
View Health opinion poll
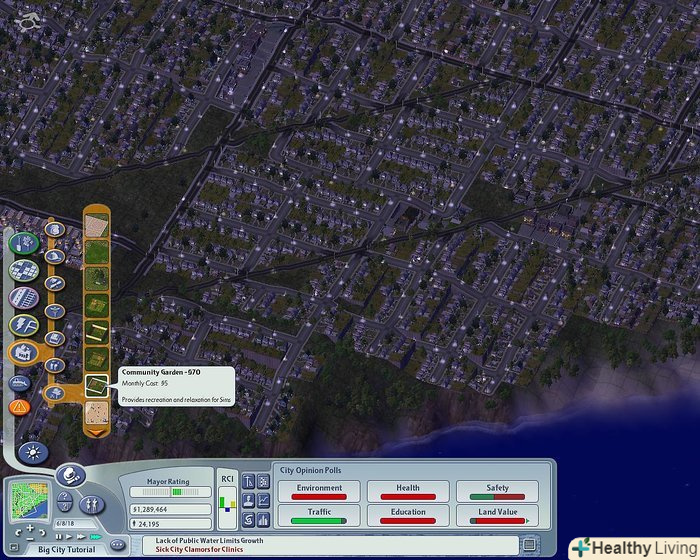tap(408, 491)
